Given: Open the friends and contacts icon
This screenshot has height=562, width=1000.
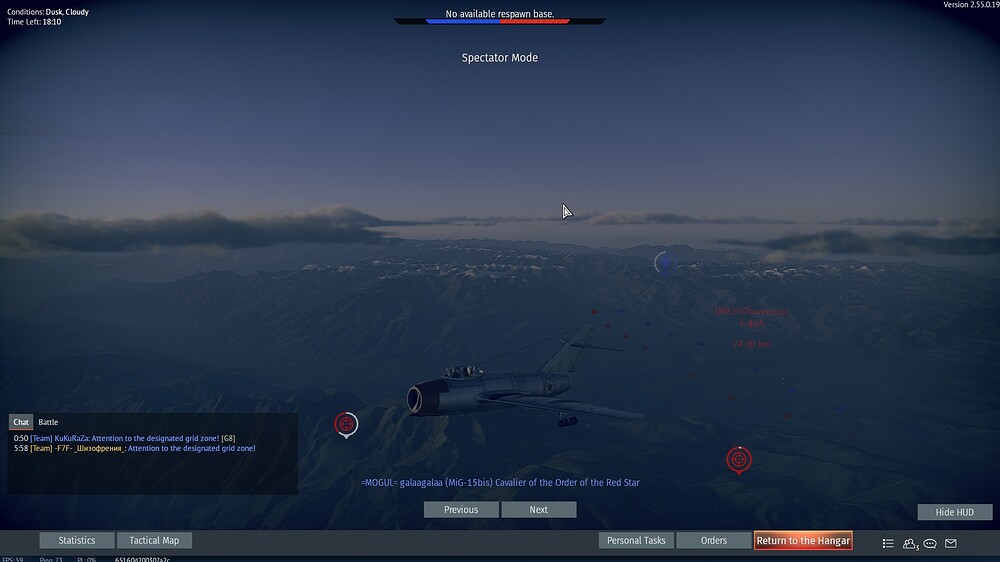Looking at the screenshot, I should click(x=910, y=544).
